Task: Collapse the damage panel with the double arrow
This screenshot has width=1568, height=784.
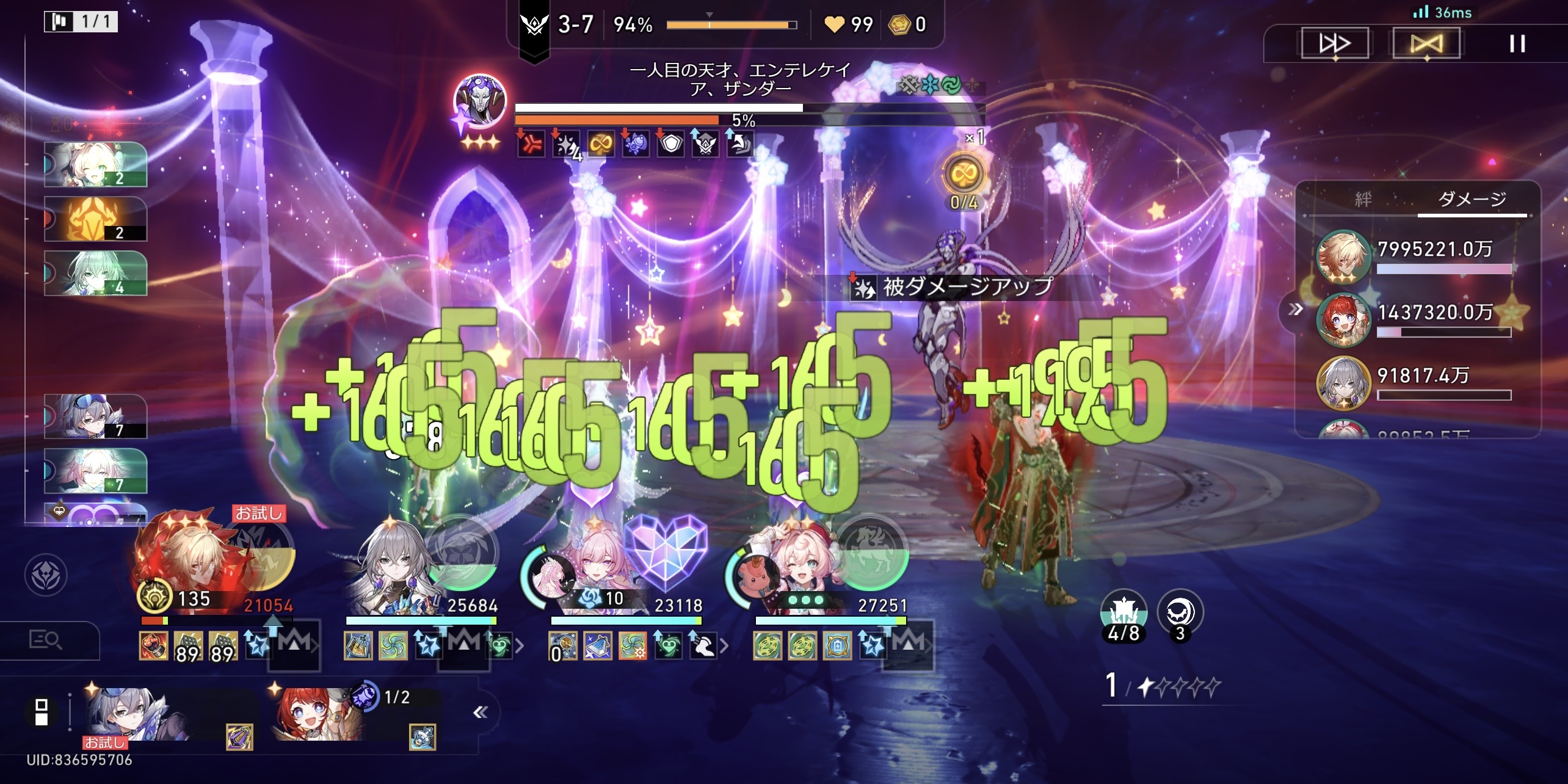Action: click(x=1295, y=310)
